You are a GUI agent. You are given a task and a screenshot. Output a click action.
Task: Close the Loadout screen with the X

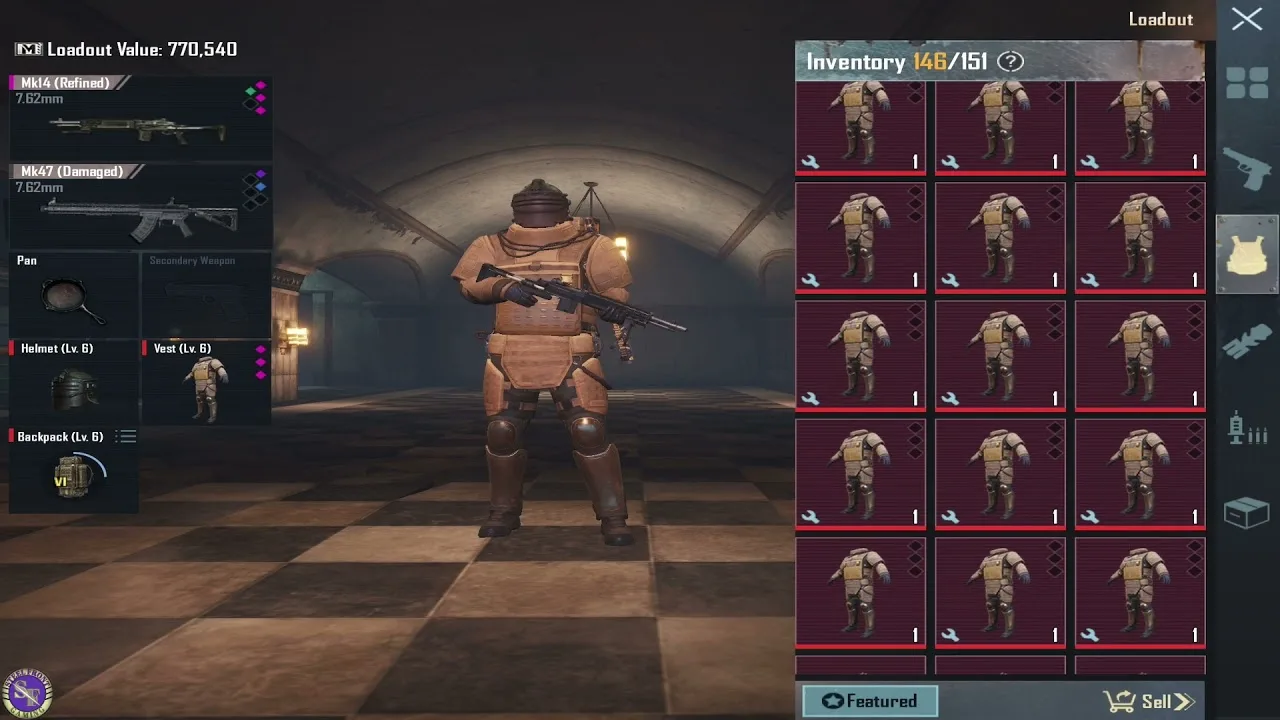click(1246, 19)
